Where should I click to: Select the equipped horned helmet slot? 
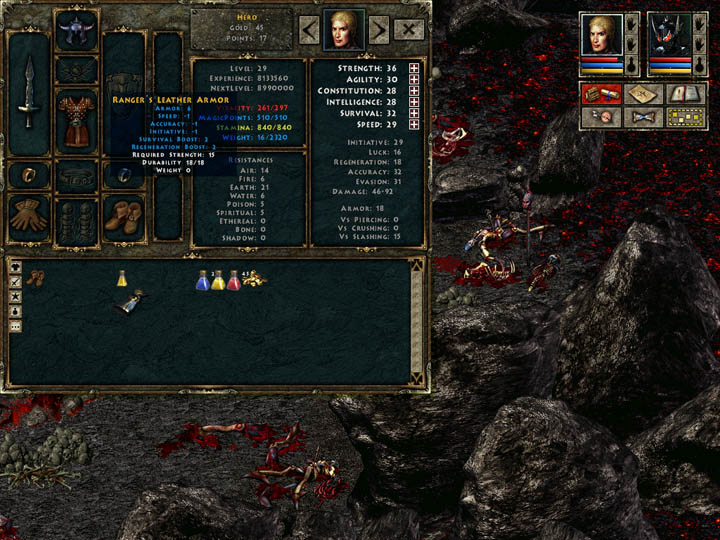pyautogui.click(x=76, y=30)
